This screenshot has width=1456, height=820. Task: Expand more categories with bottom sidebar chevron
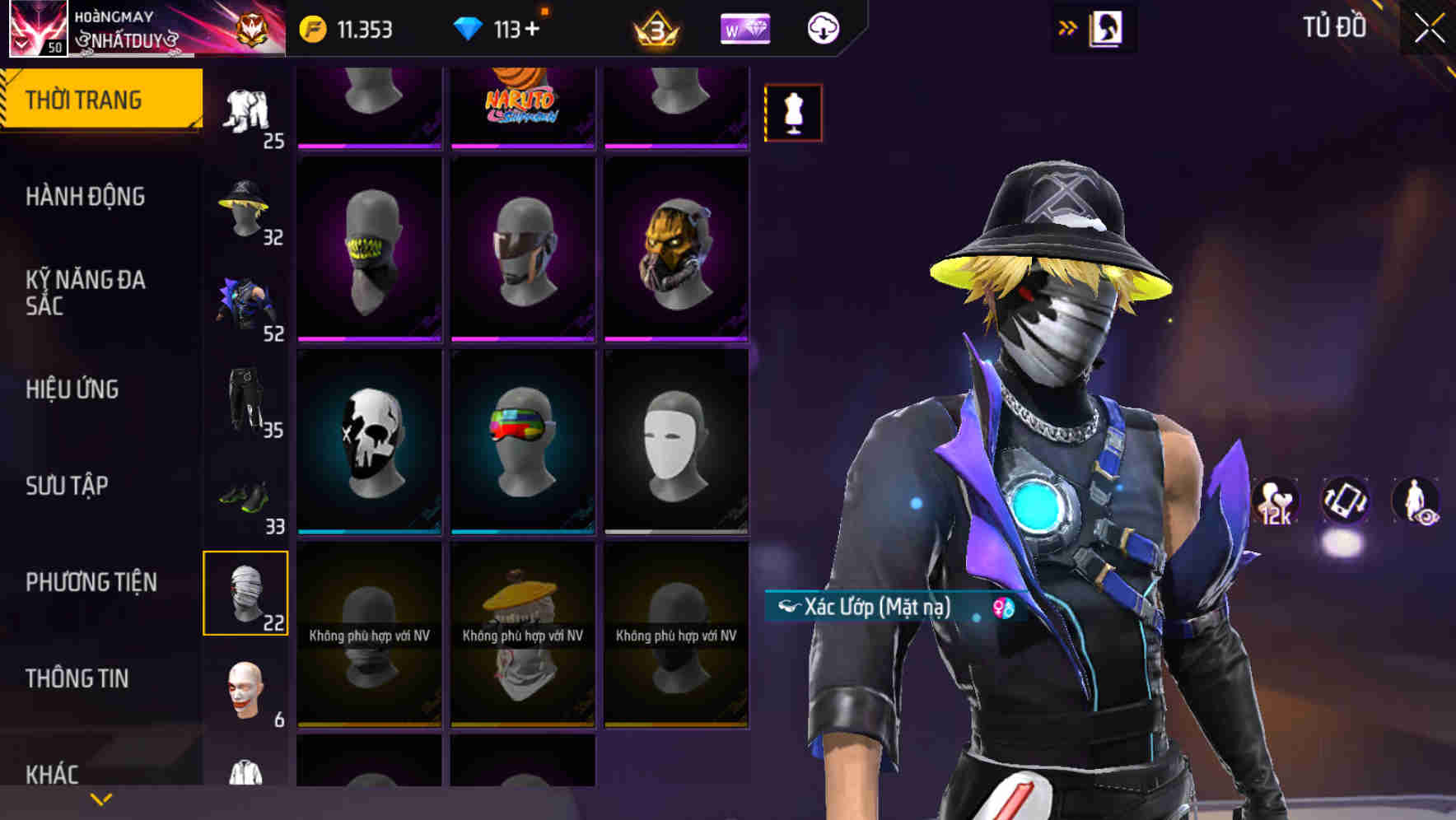[x=100, y=798]
